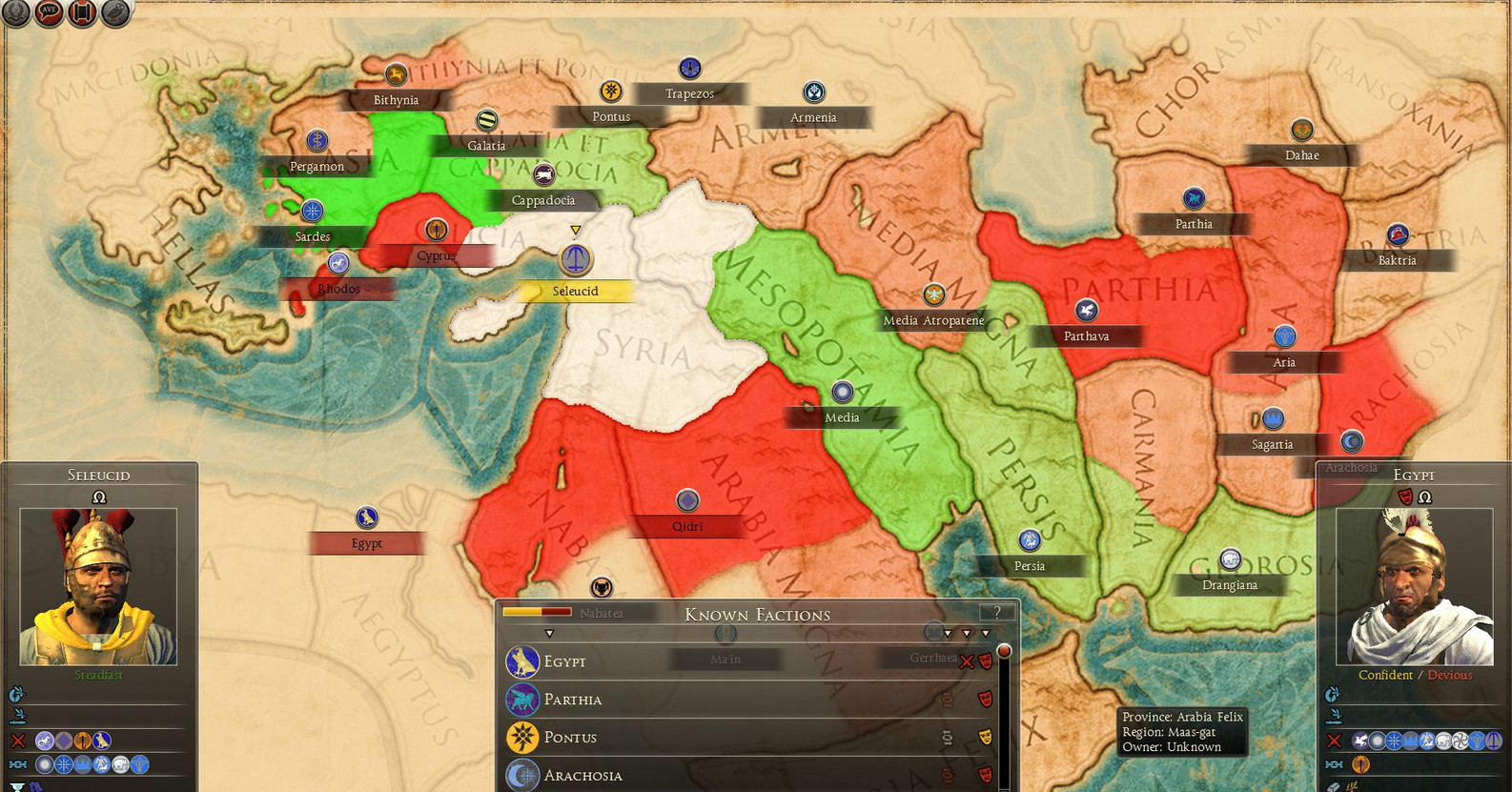This screenshot has height=792, width=1512.
Task: Click the Seleucid leader portrait
Action: point(98,586)
